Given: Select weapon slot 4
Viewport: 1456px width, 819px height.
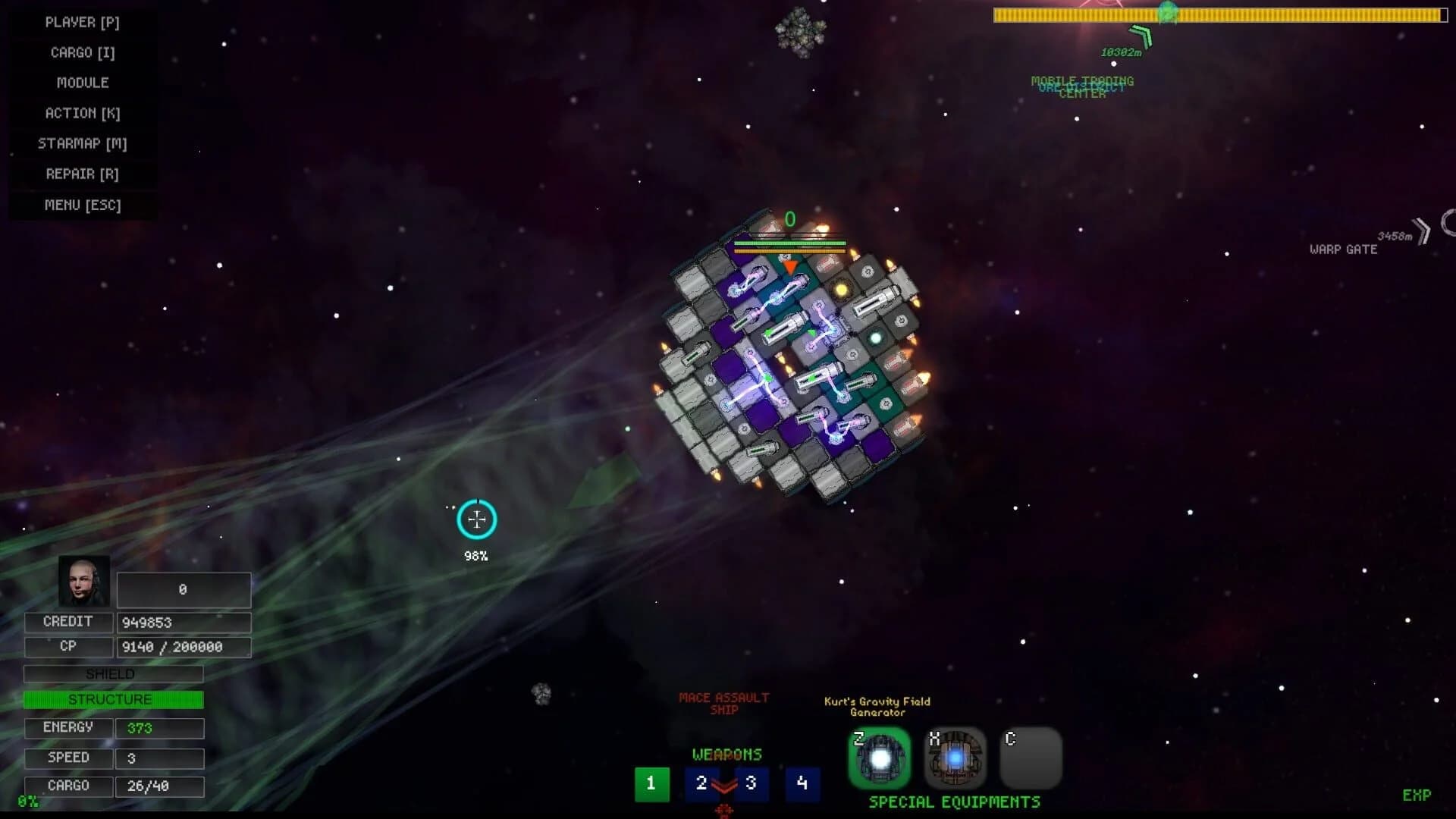Looking at the screenshot, I should click(x=801, y=784).
